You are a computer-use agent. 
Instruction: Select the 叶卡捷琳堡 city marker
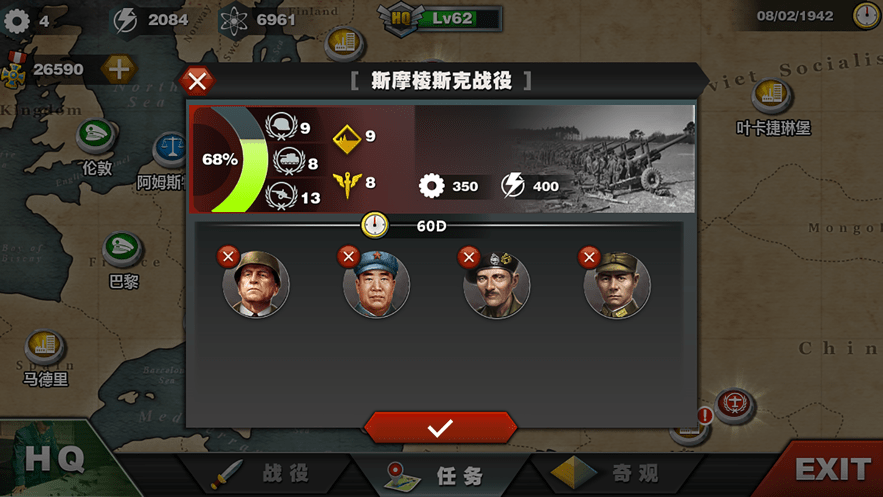(772, 96)
